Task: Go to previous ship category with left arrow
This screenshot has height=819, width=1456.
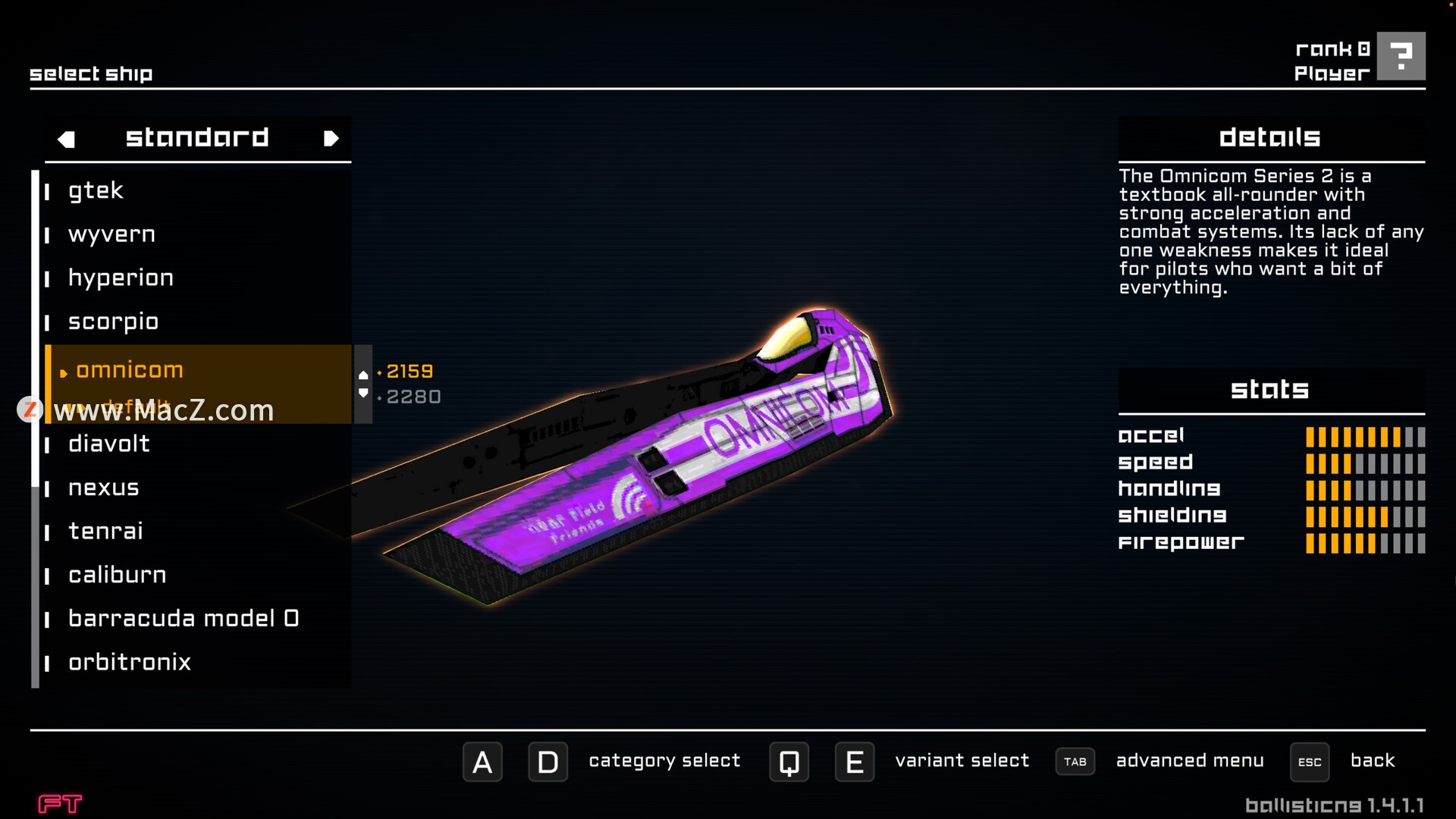Action: click(67, 139)
